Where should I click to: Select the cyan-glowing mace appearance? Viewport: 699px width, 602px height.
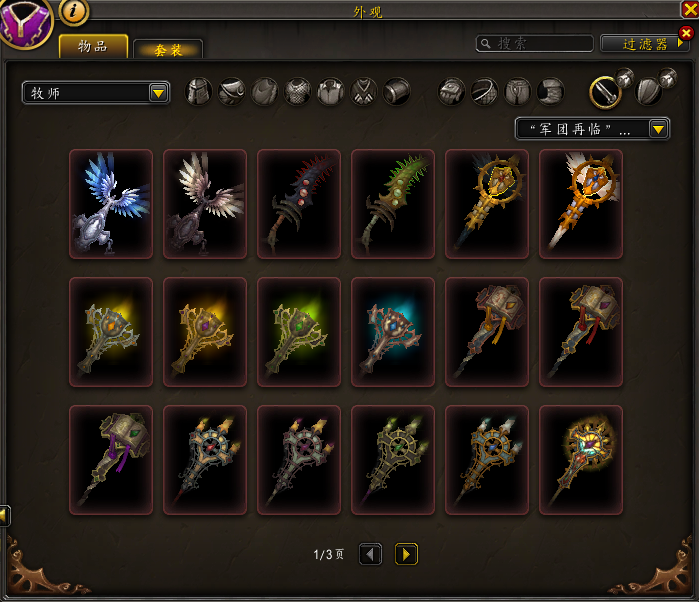coord(393,332)
